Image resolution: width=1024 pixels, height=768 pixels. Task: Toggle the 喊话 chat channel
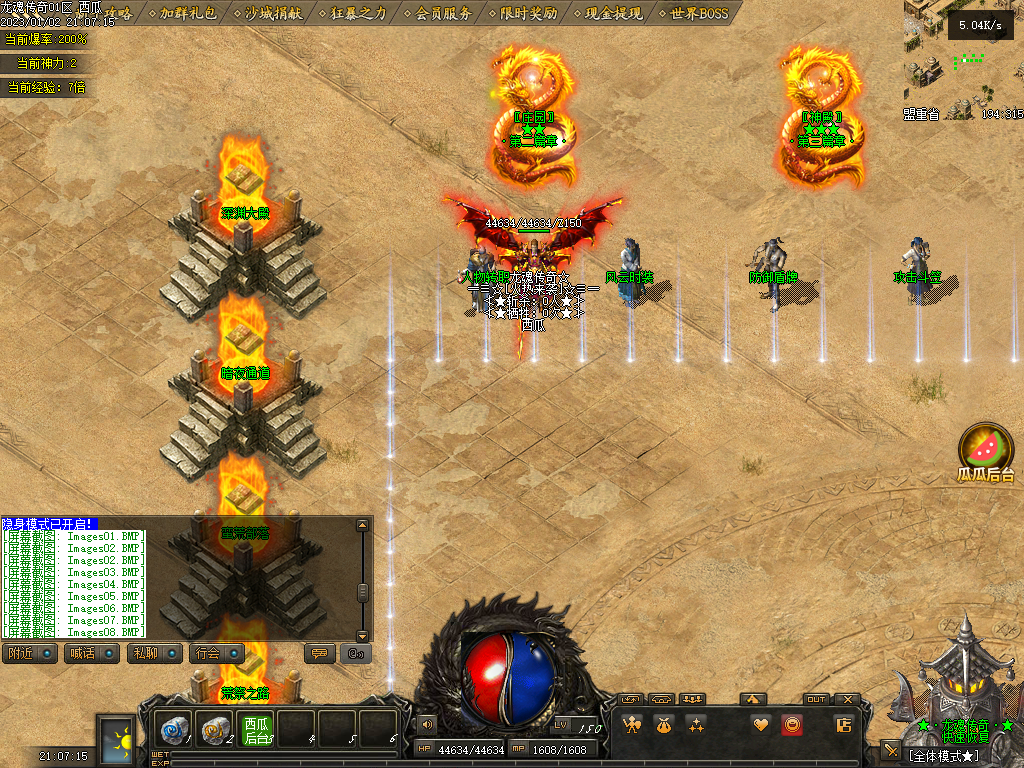[x=90, y=653]
